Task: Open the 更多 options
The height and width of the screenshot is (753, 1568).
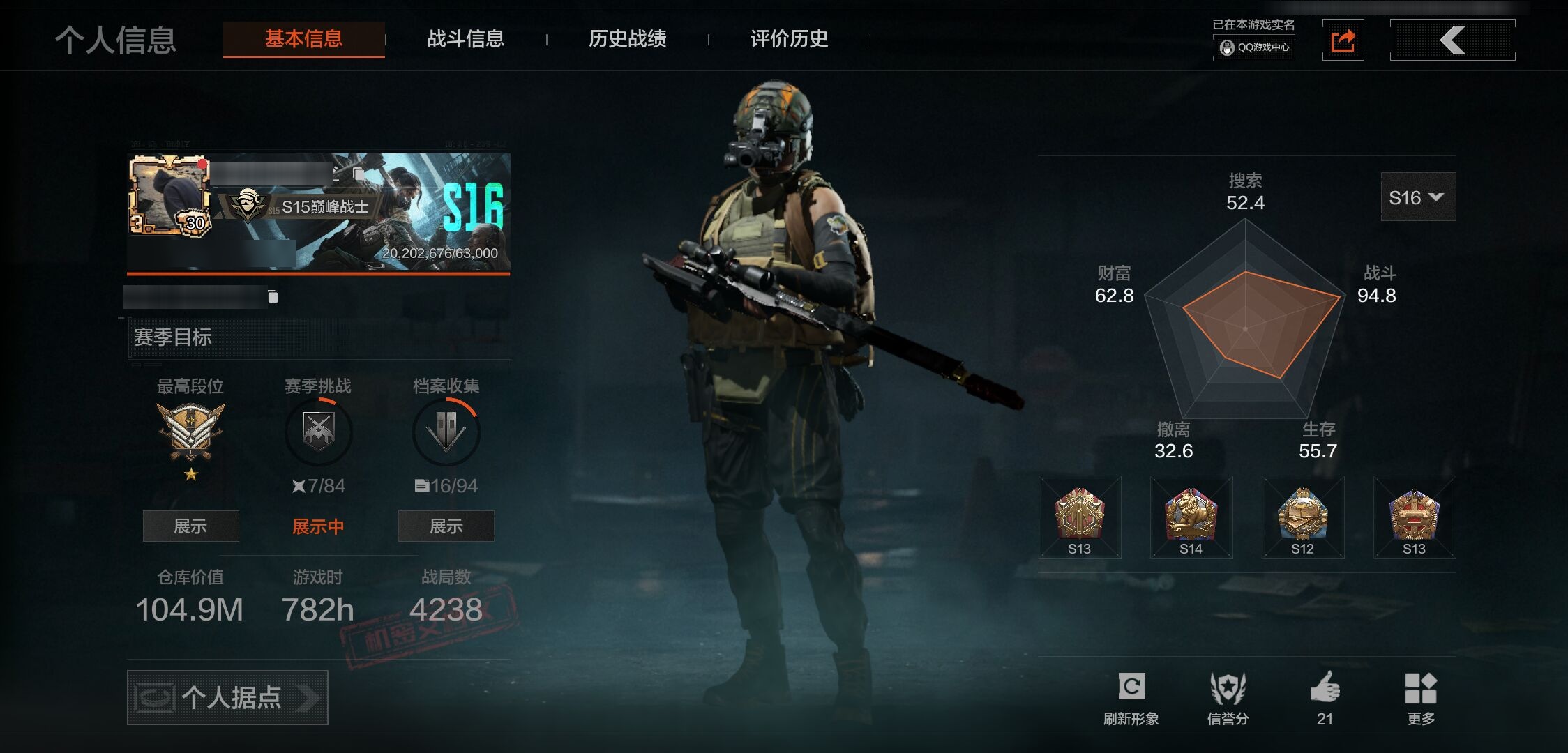Action: coord(1421,698)
